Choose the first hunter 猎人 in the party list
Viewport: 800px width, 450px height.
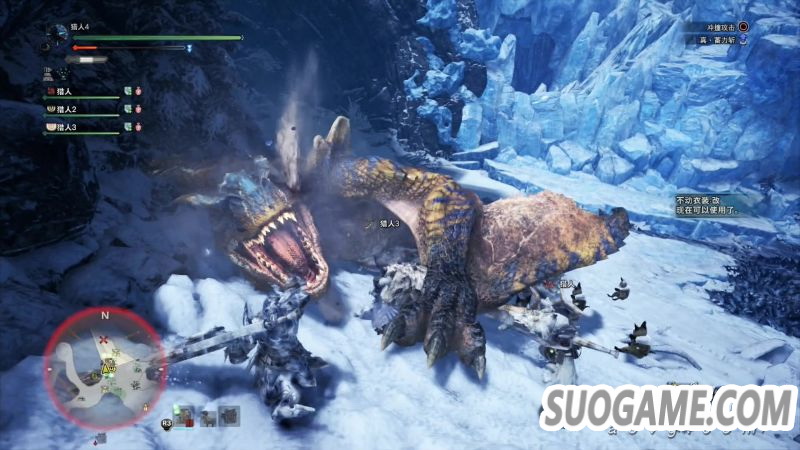coord(64,90)
